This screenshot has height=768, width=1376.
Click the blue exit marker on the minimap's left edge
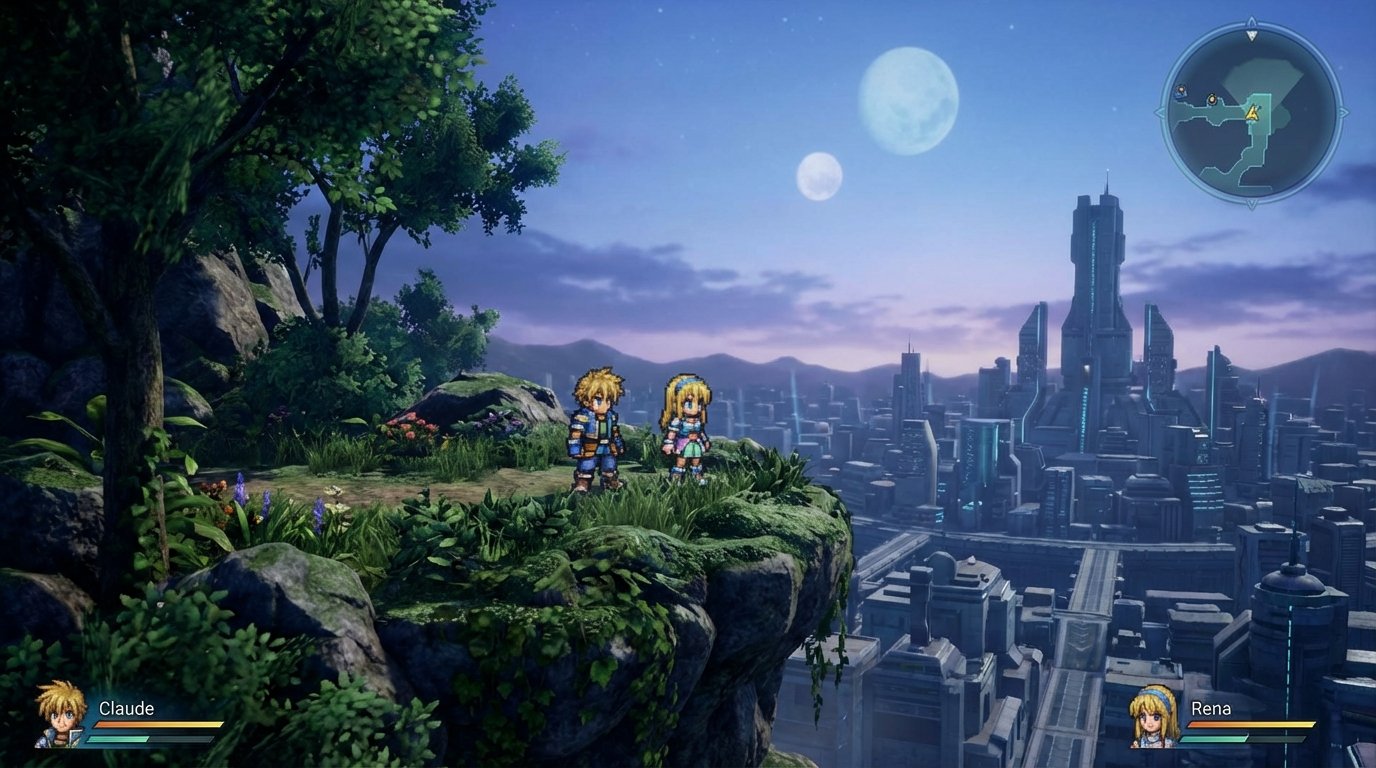pyautogui.click(x=1181, y=90)
